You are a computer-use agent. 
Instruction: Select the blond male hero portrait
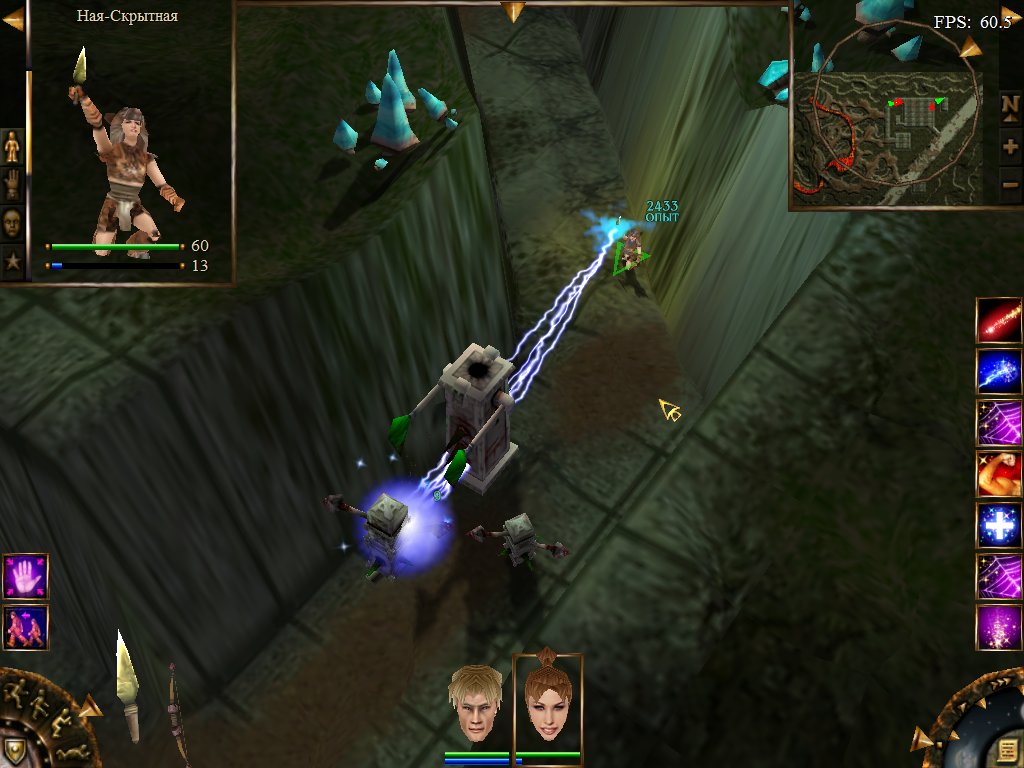(475, 702)
